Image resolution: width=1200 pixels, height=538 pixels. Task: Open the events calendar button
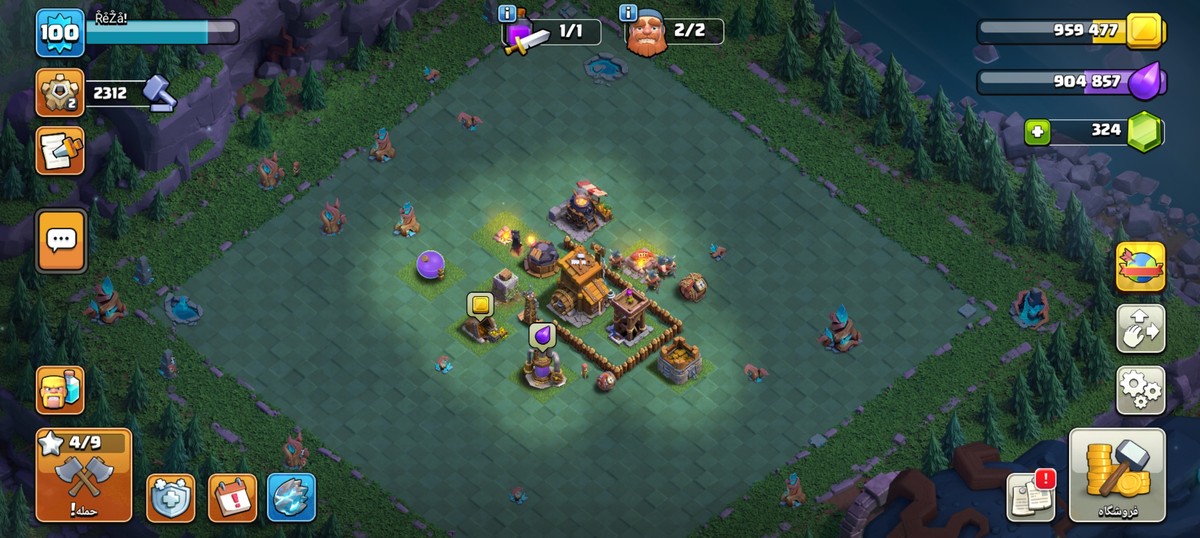point(232,497)
